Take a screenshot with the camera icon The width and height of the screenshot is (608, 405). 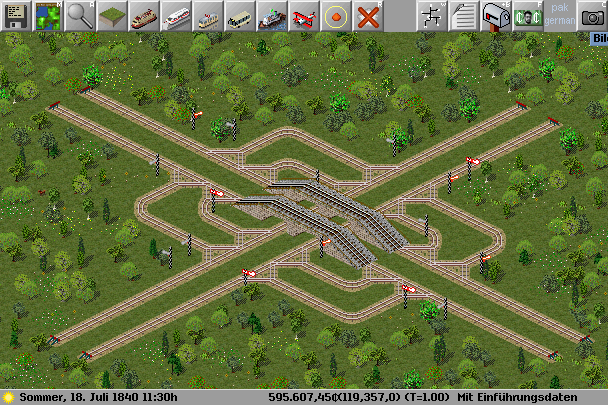(591, 15)
